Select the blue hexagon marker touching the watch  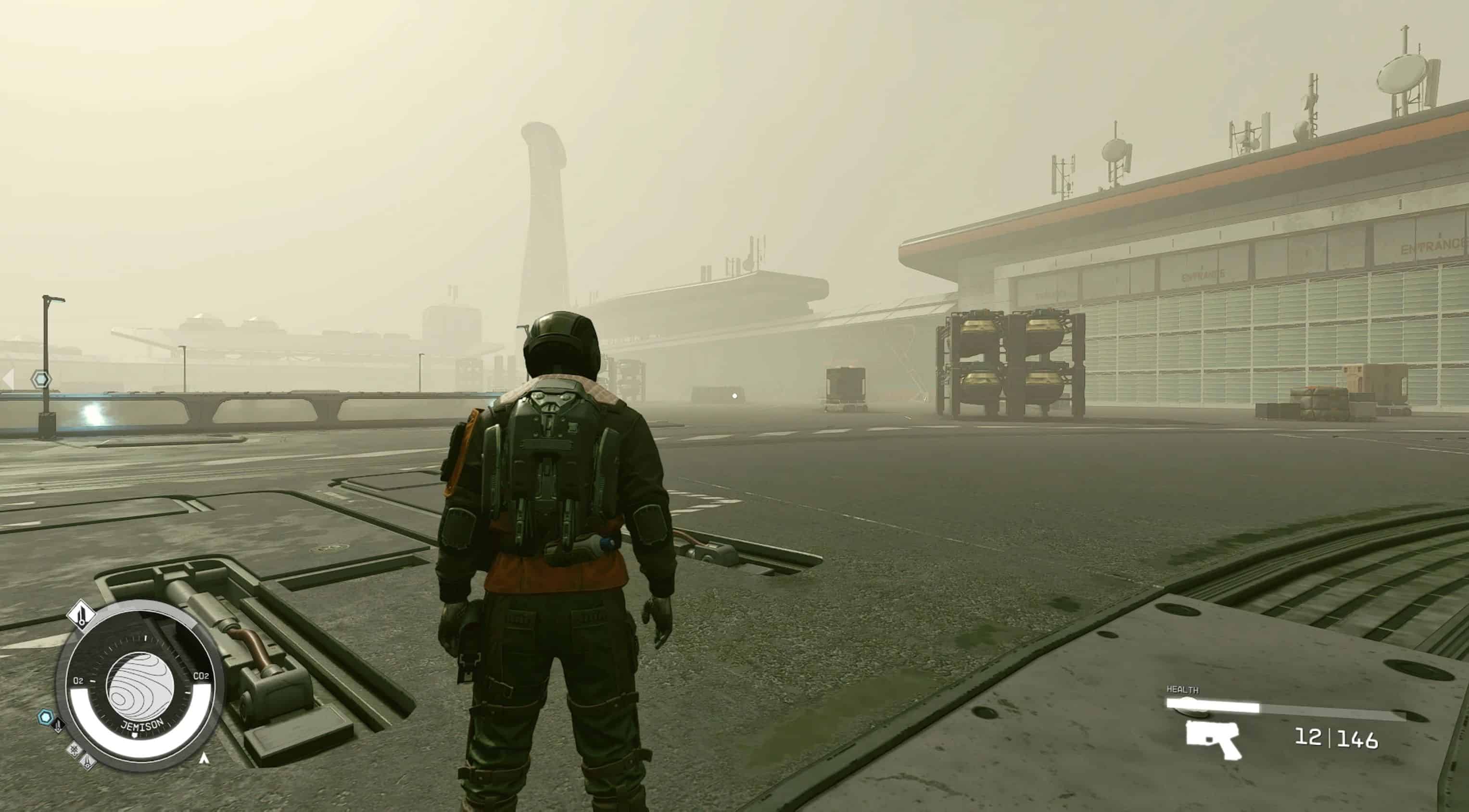pos(45,716)
